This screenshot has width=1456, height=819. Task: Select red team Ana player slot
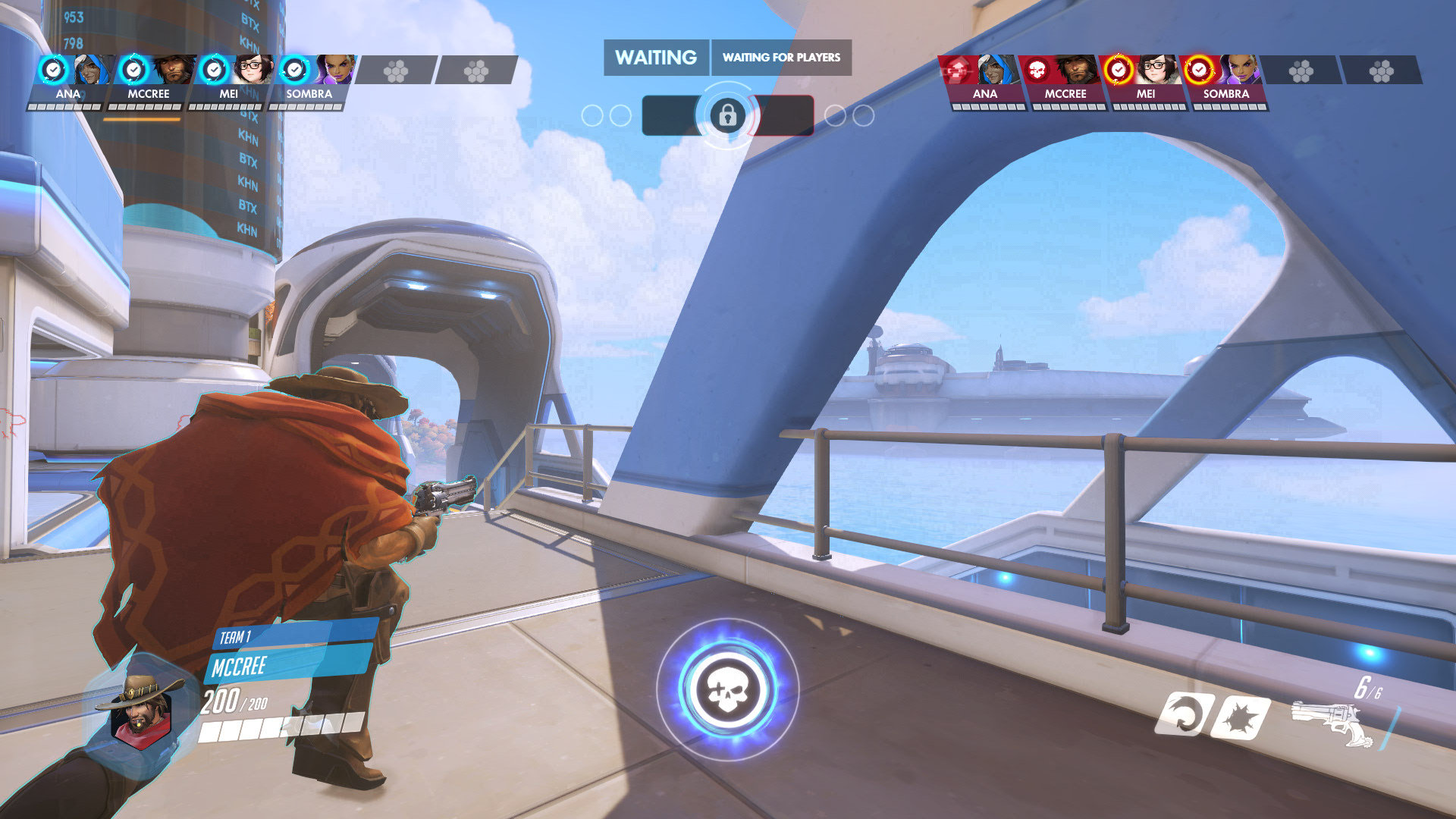coord(983,80)
